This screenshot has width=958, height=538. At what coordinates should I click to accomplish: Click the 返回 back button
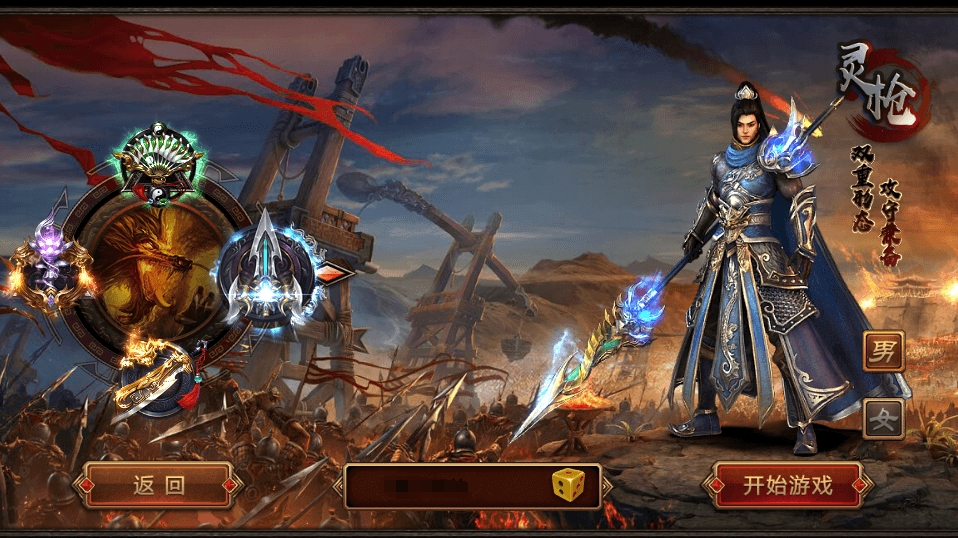[x=159, y=486]
